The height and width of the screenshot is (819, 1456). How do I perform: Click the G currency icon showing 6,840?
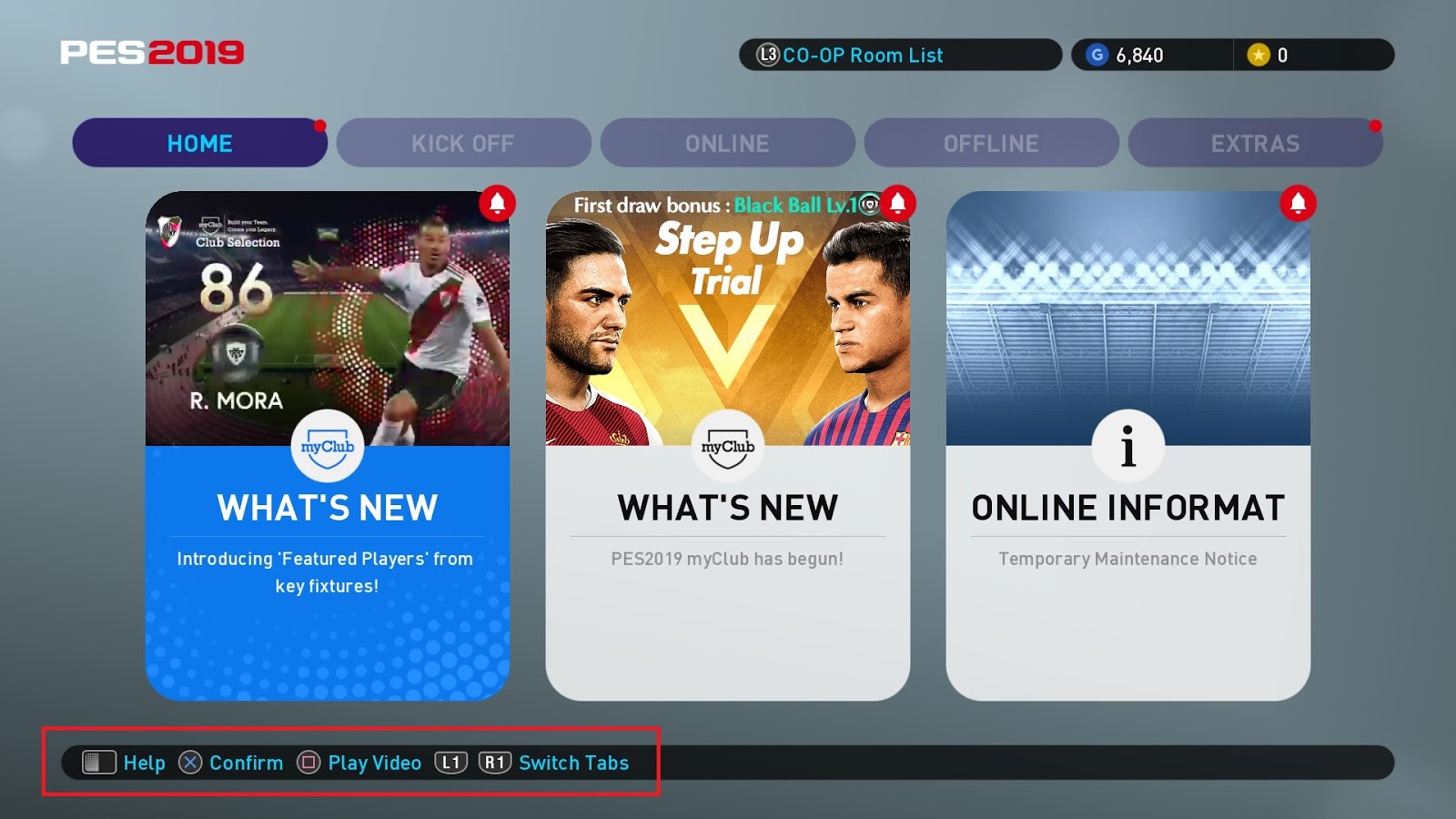click(x=1098, y=55)
